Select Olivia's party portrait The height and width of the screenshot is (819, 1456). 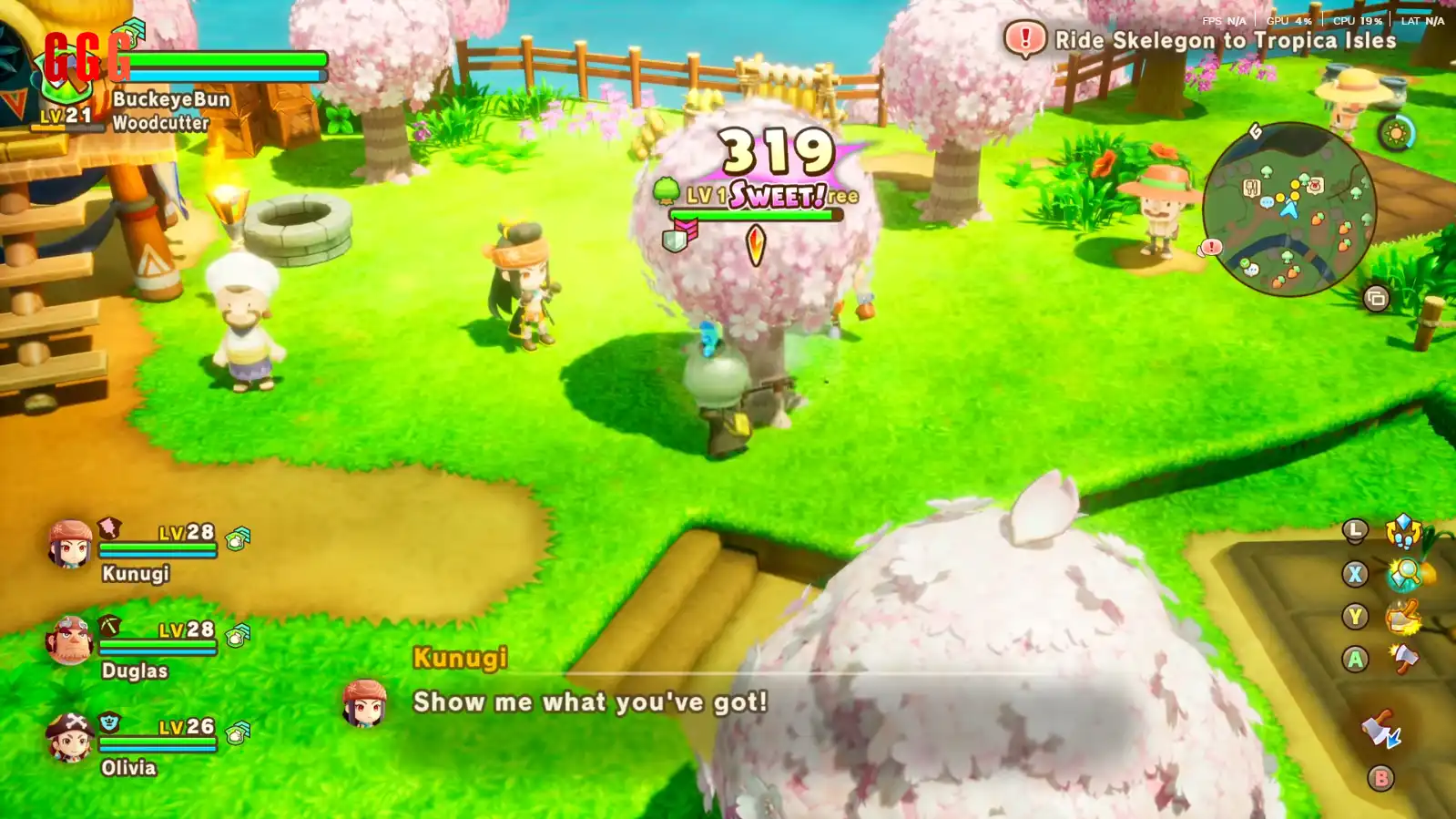[x=69, y=737]
